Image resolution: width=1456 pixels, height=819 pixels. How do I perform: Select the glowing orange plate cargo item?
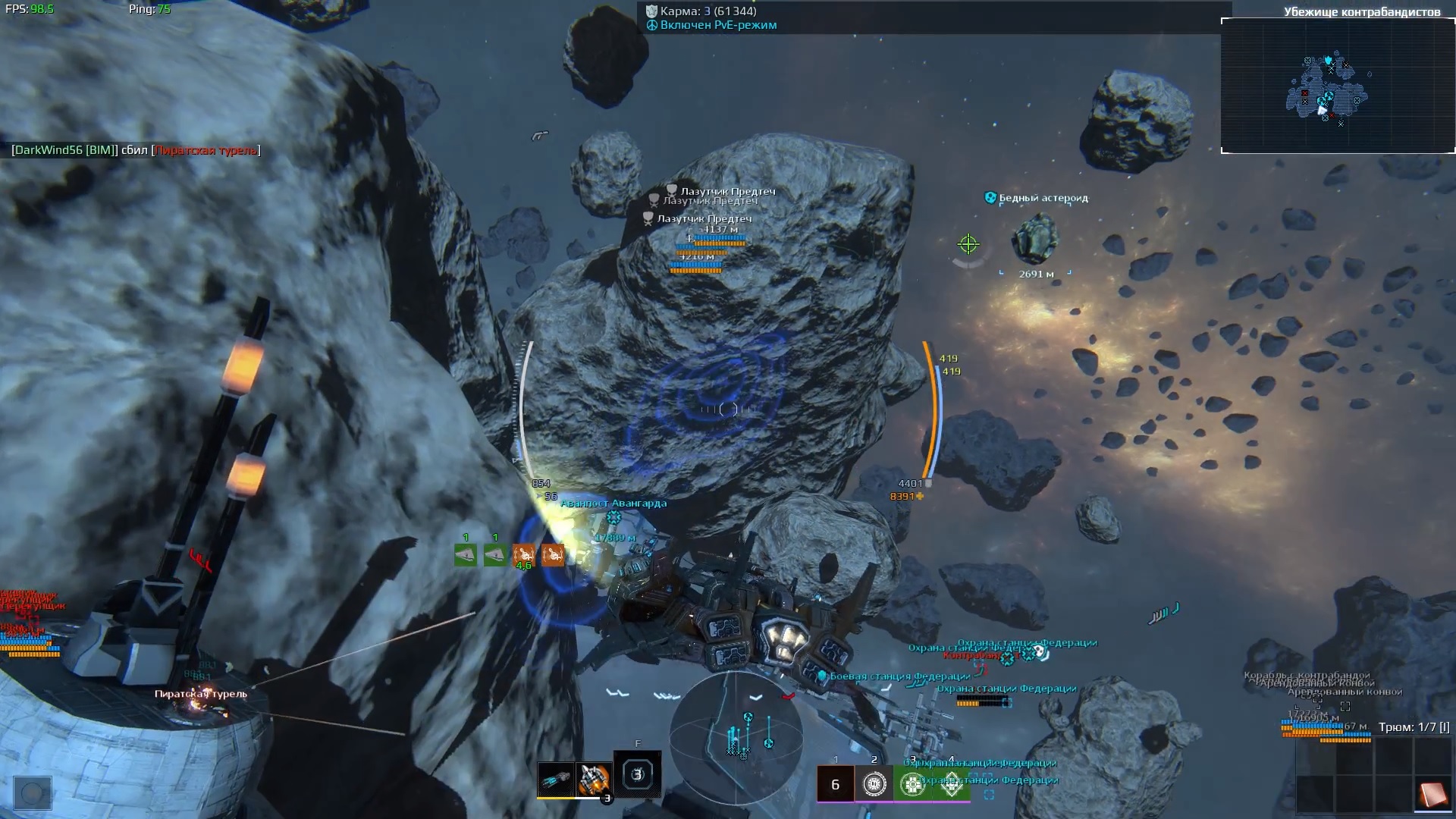(x=1432, y=794)
